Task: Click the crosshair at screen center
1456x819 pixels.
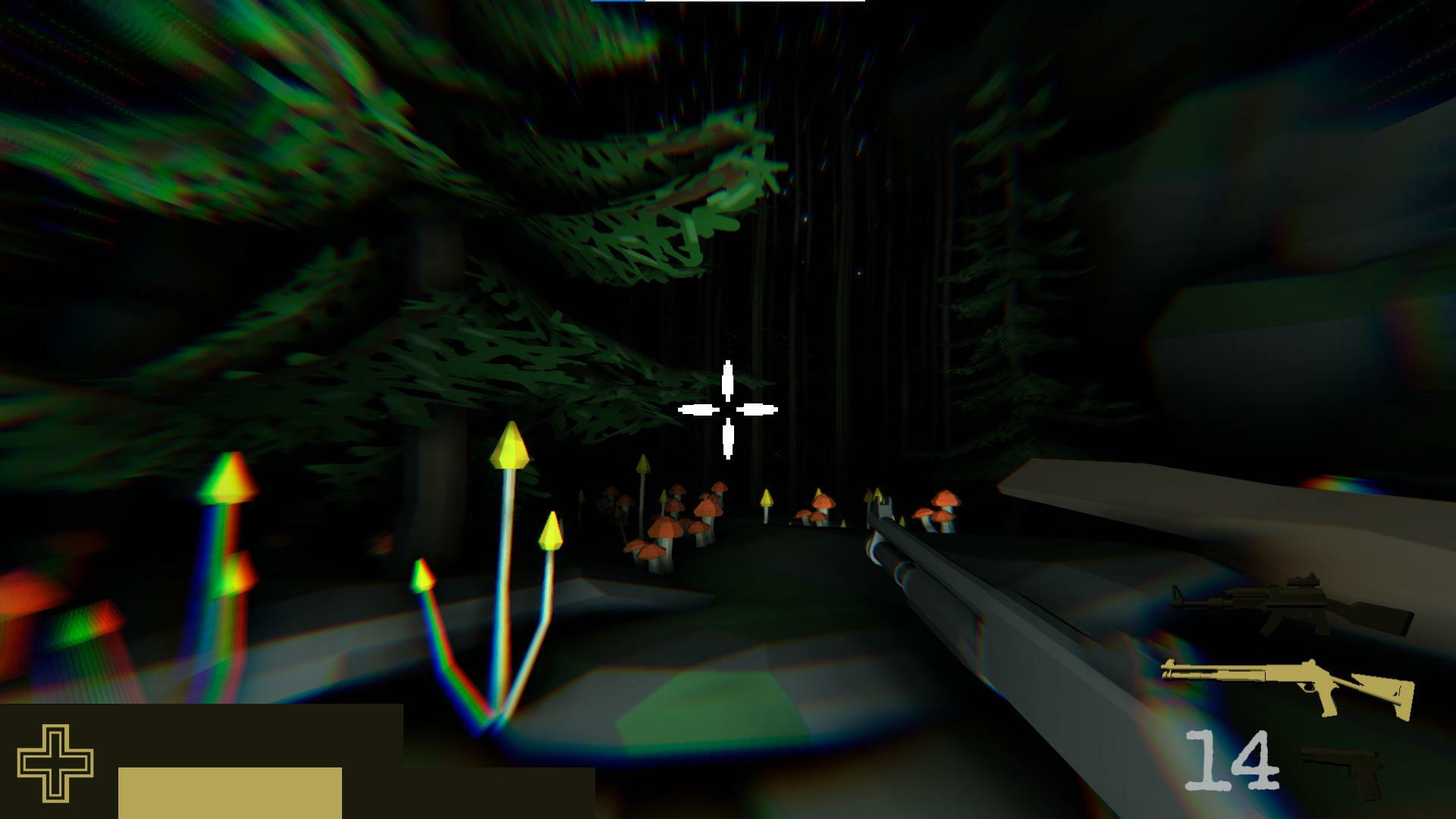Action: pyautogui.click(x=728, y=409)
